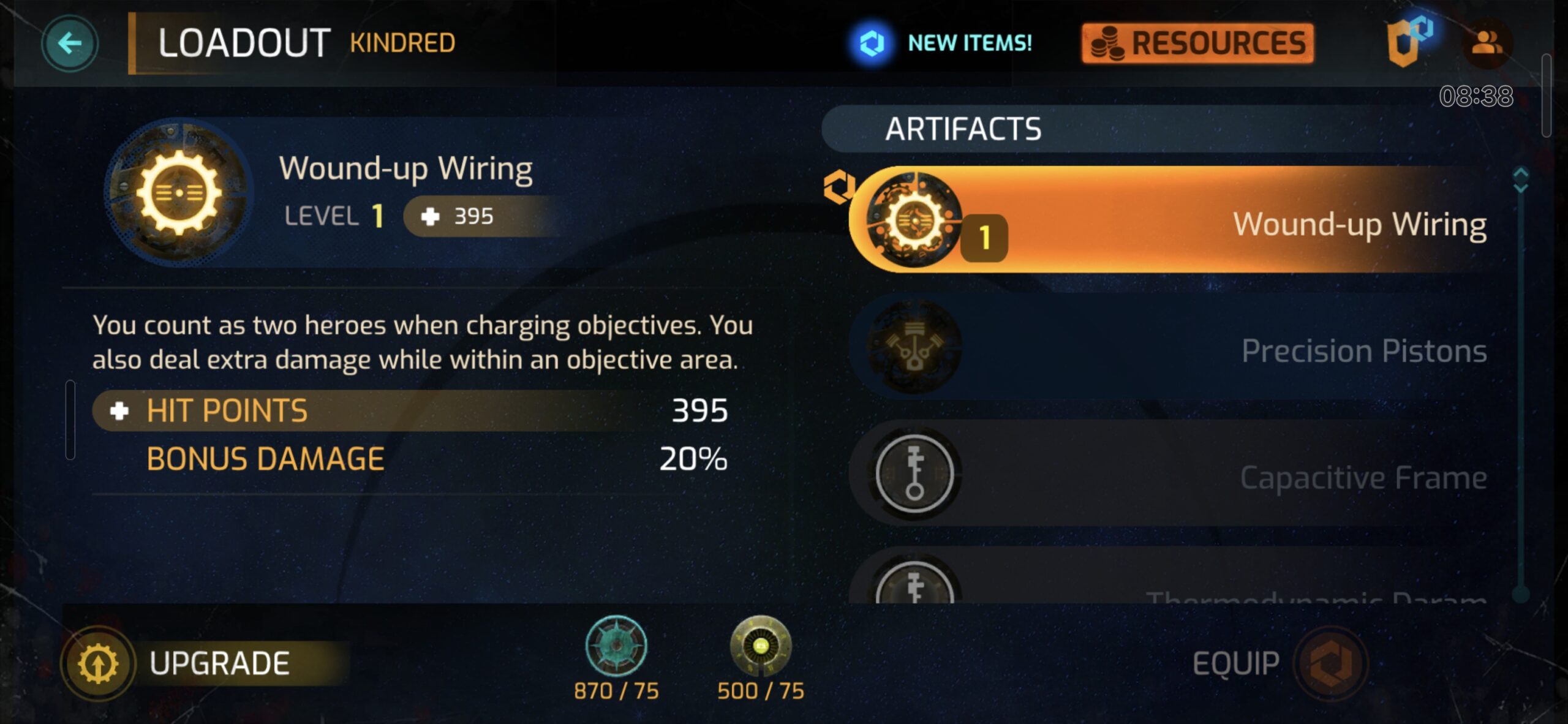This screenshot has width=1568, height=724.
Task: Tap the teal gear upgrade resource icon
Action: click(x=616, y=646)
